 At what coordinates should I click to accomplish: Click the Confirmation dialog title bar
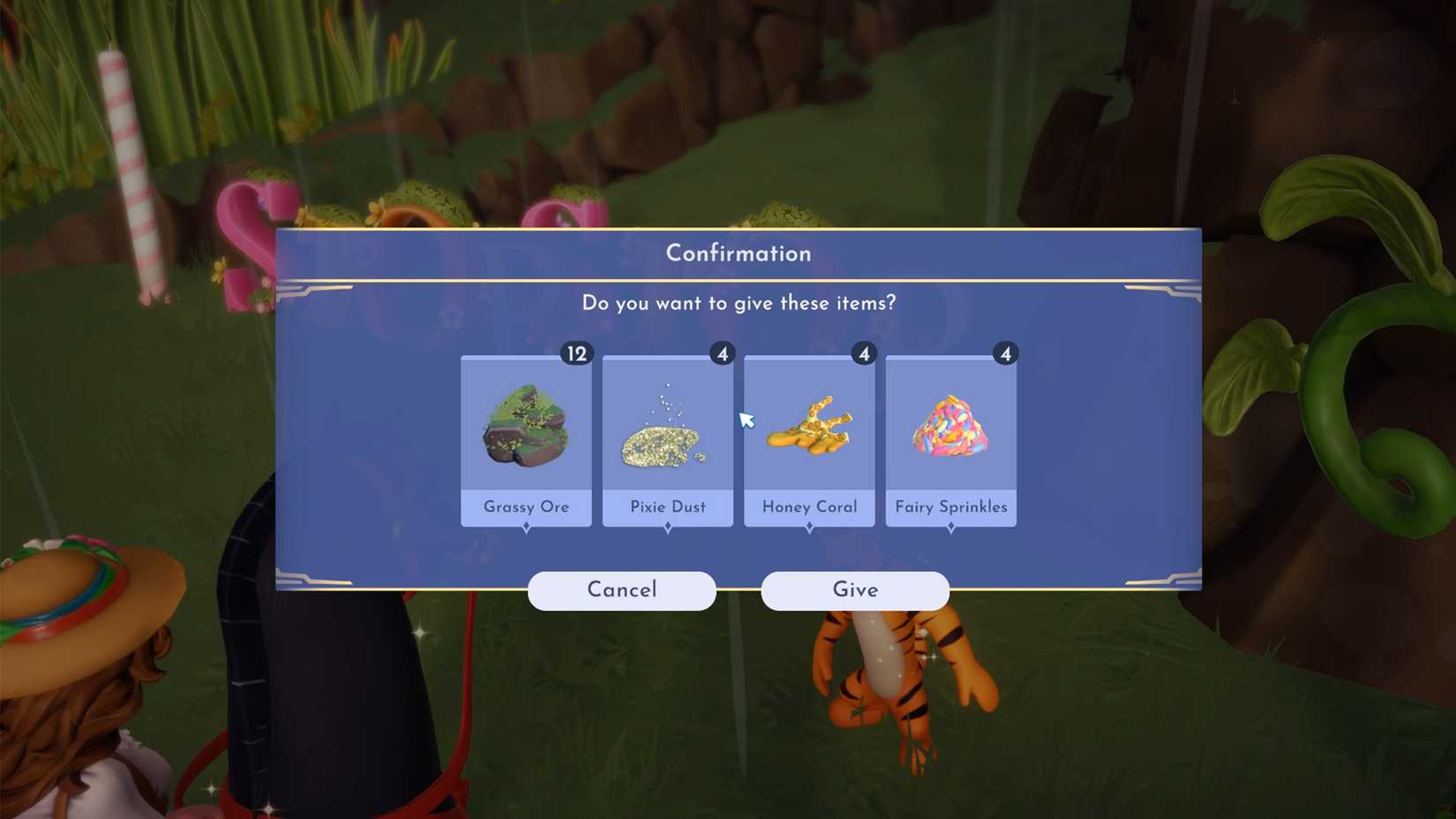pyautogui.click(x=738, y=253)
